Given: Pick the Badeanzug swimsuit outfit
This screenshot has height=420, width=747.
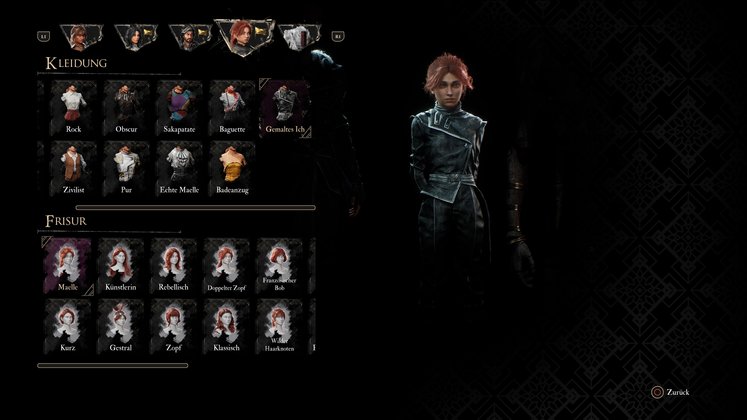Looking at the screenshot, I should (232, 166).
